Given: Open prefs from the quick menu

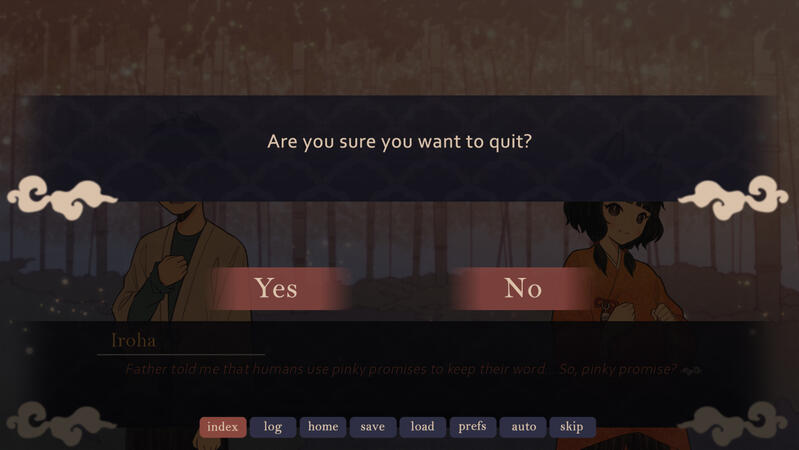Looking at the screenshot, I should (x=472, y=427).
